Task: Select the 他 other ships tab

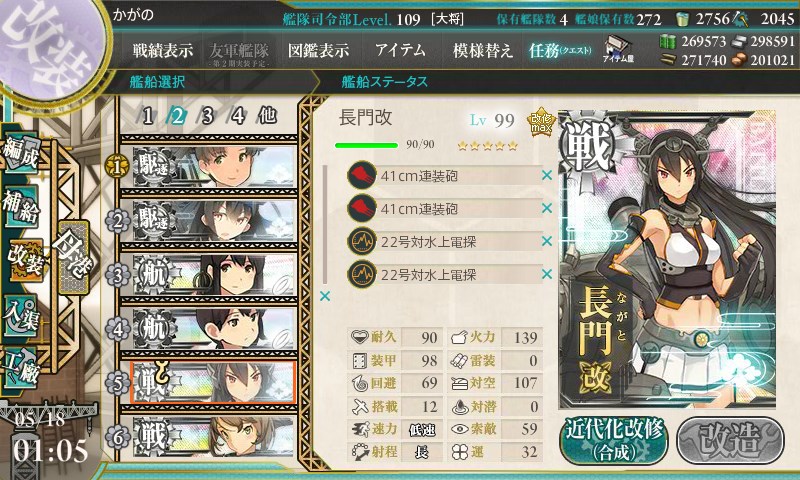Action: (267, 115)
